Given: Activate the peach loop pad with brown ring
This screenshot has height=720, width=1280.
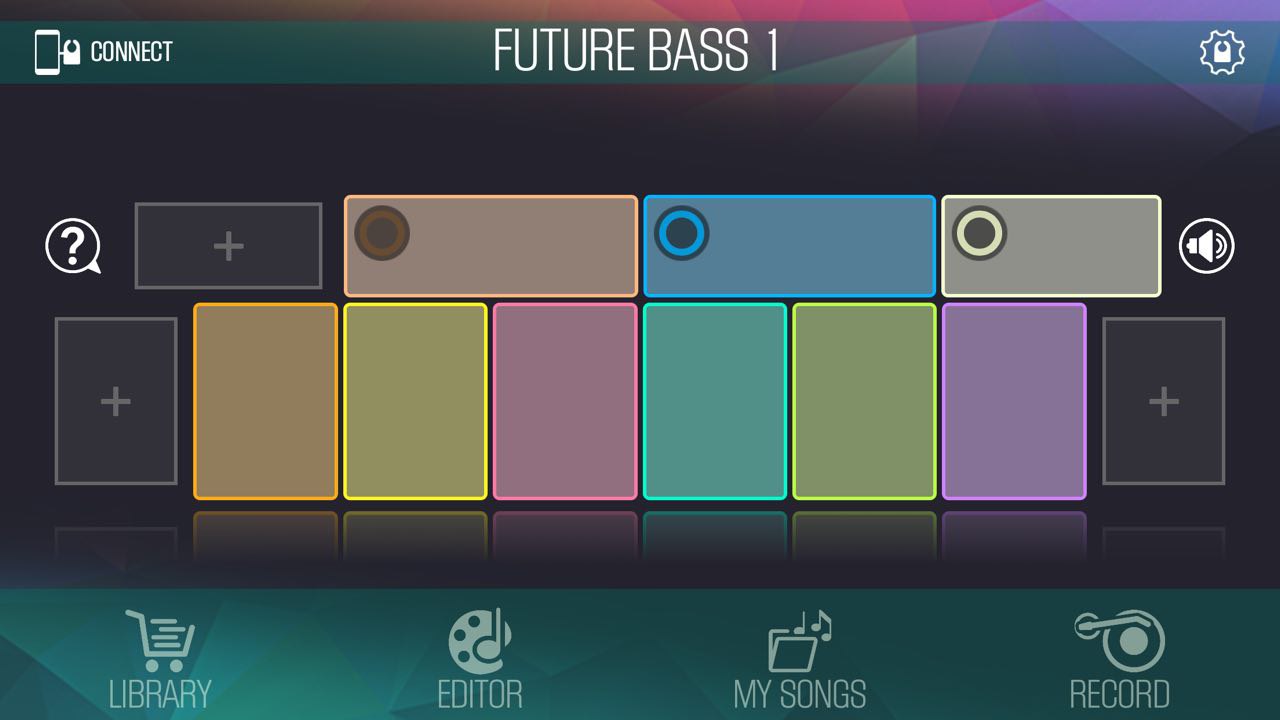Looking at the screenshot, I should tap(491, 246).
